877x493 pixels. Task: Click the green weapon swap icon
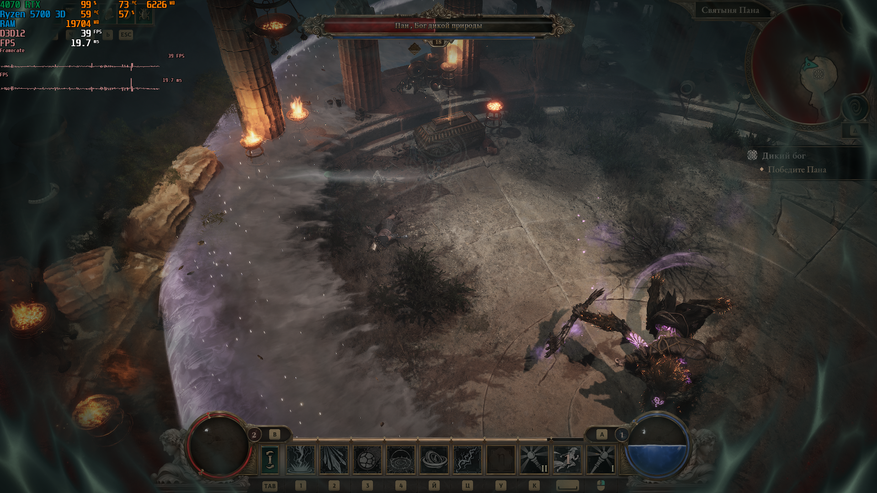(270, 459)
